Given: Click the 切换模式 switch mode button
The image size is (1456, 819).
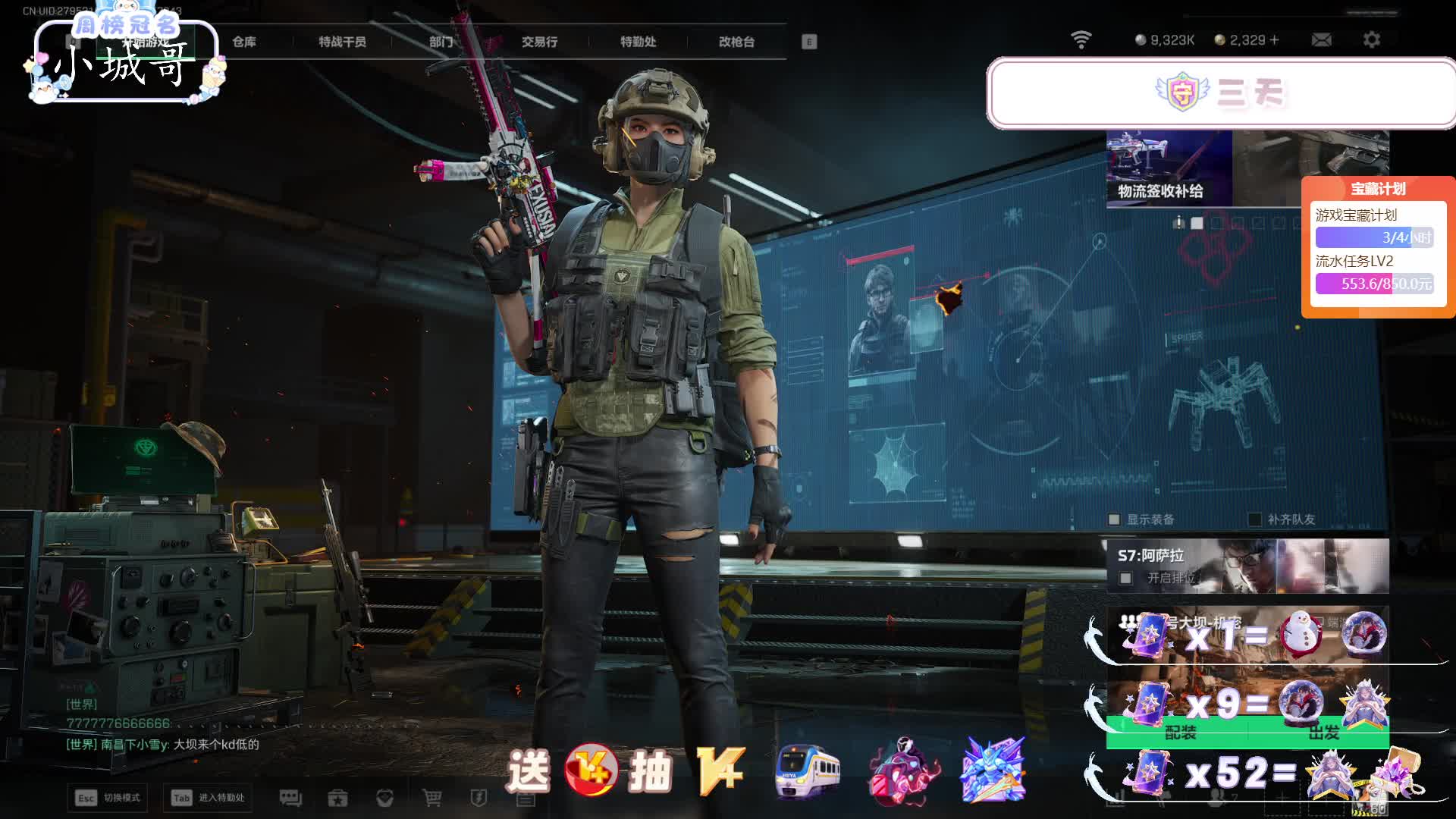Looking at the screenshot, I should 108,798.
